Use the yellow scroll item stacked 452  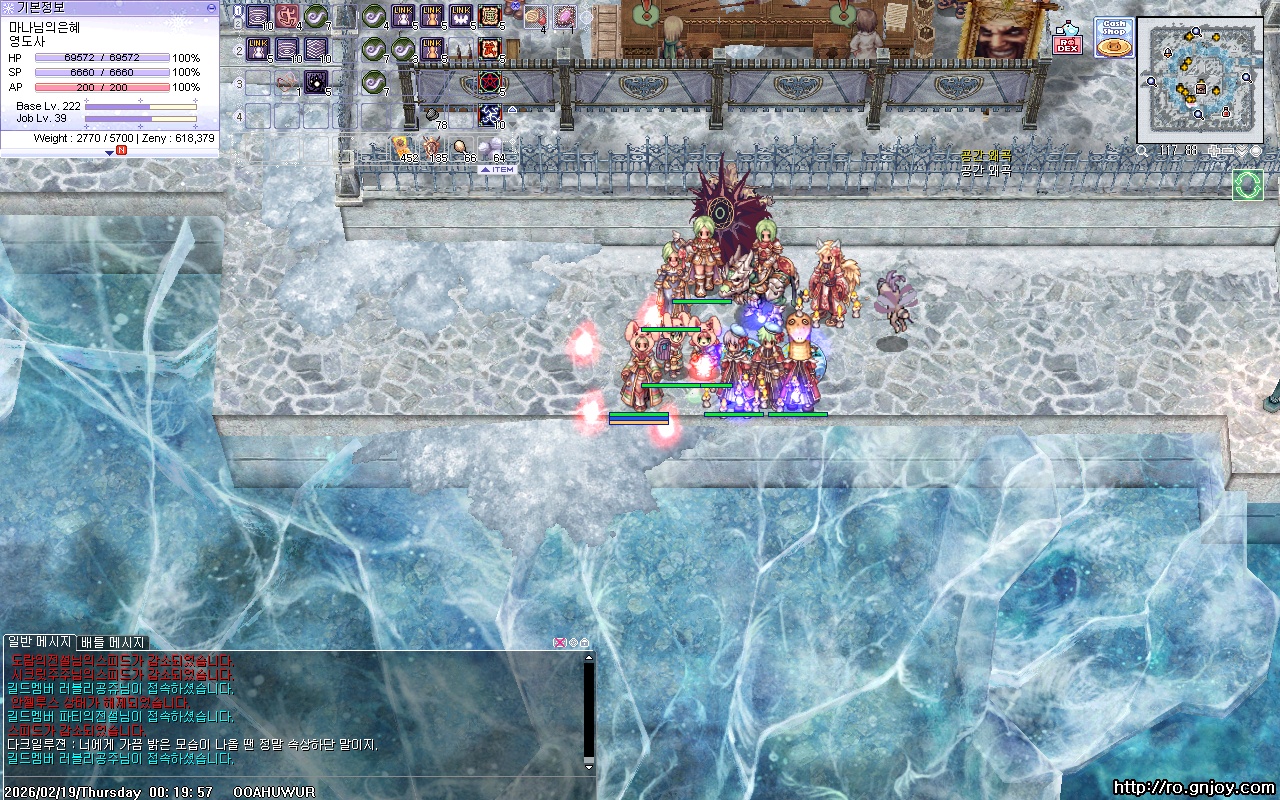pyautogui.click(x=402, y=148)
